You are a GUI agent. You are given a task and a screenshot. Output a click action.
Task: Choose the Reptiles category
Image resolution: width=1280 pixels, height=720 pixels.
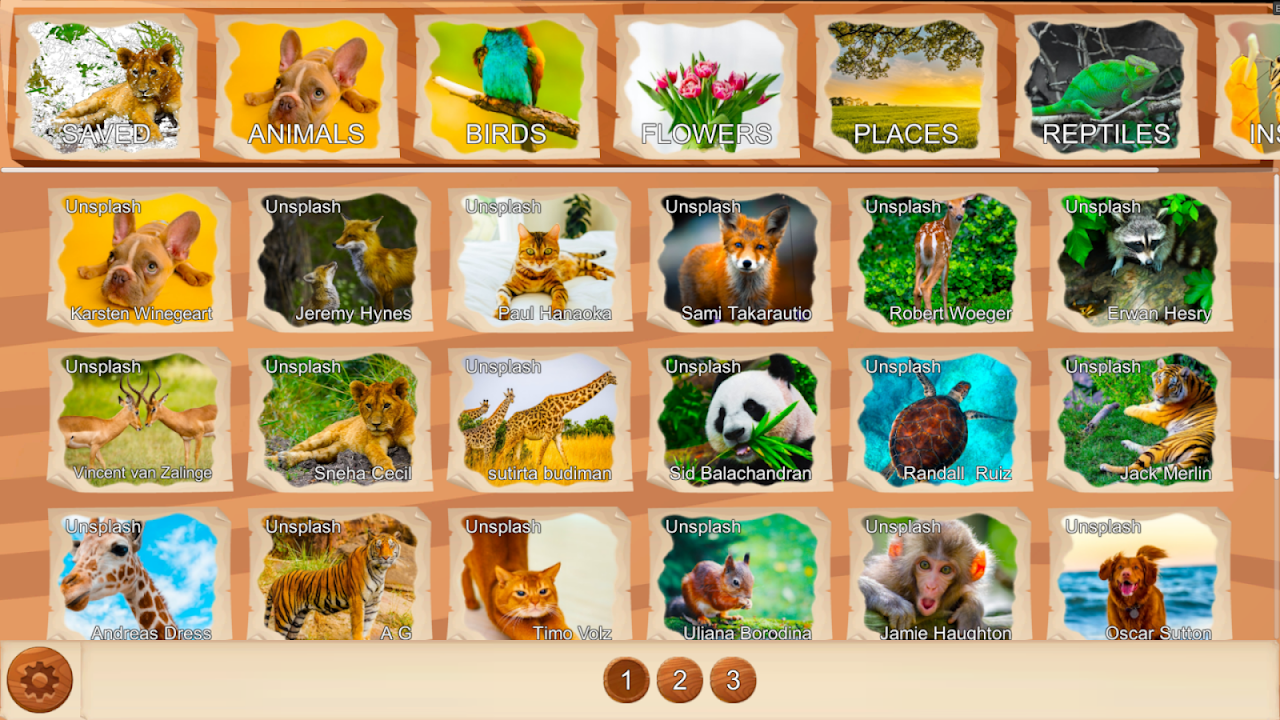coord(1106,87)
